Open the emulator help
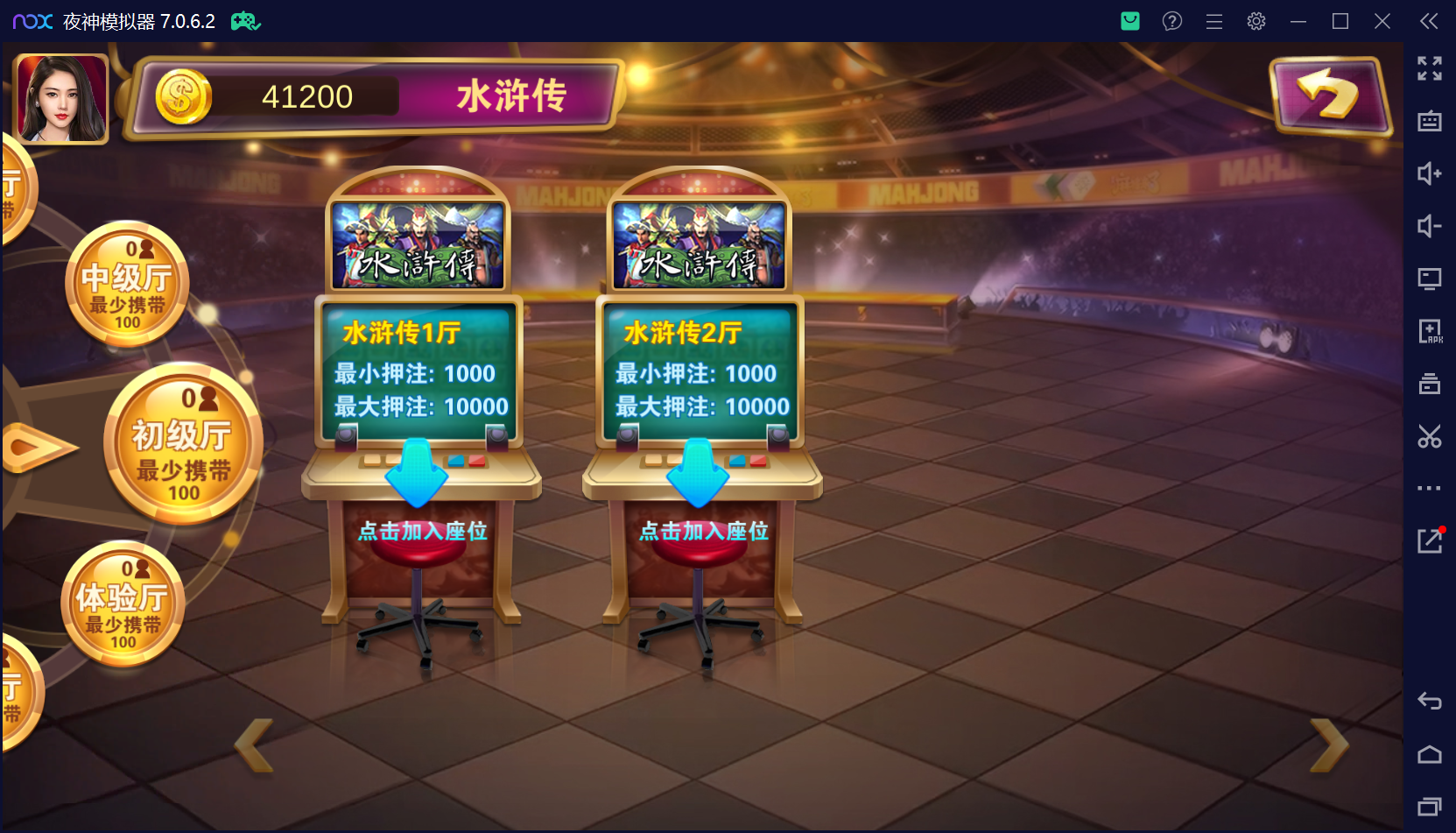Image resolution: width=1456 pixels, height=833 pixels. (1172, 20)
